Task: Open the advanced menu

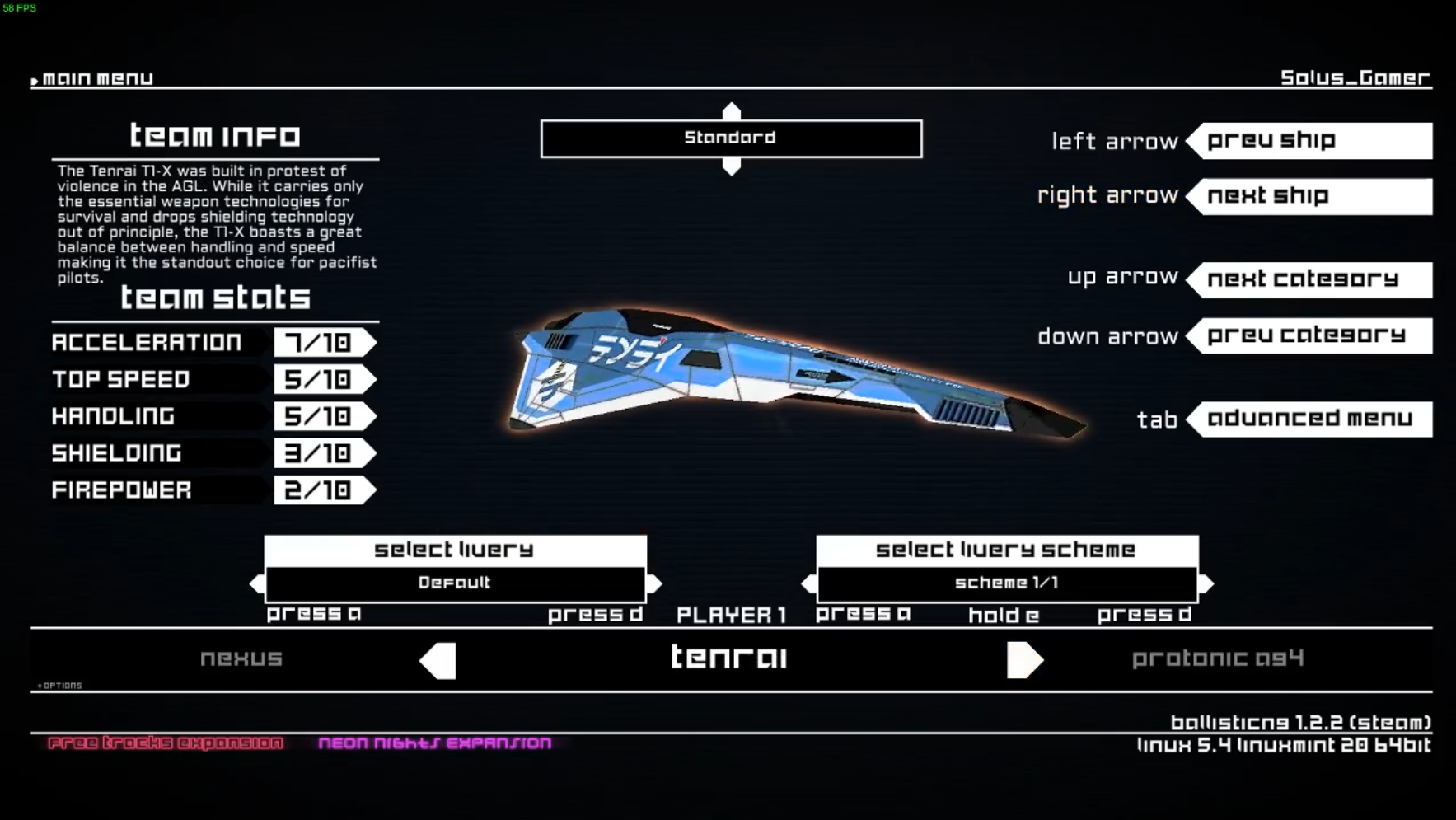Action: (x=1313, y=419)
